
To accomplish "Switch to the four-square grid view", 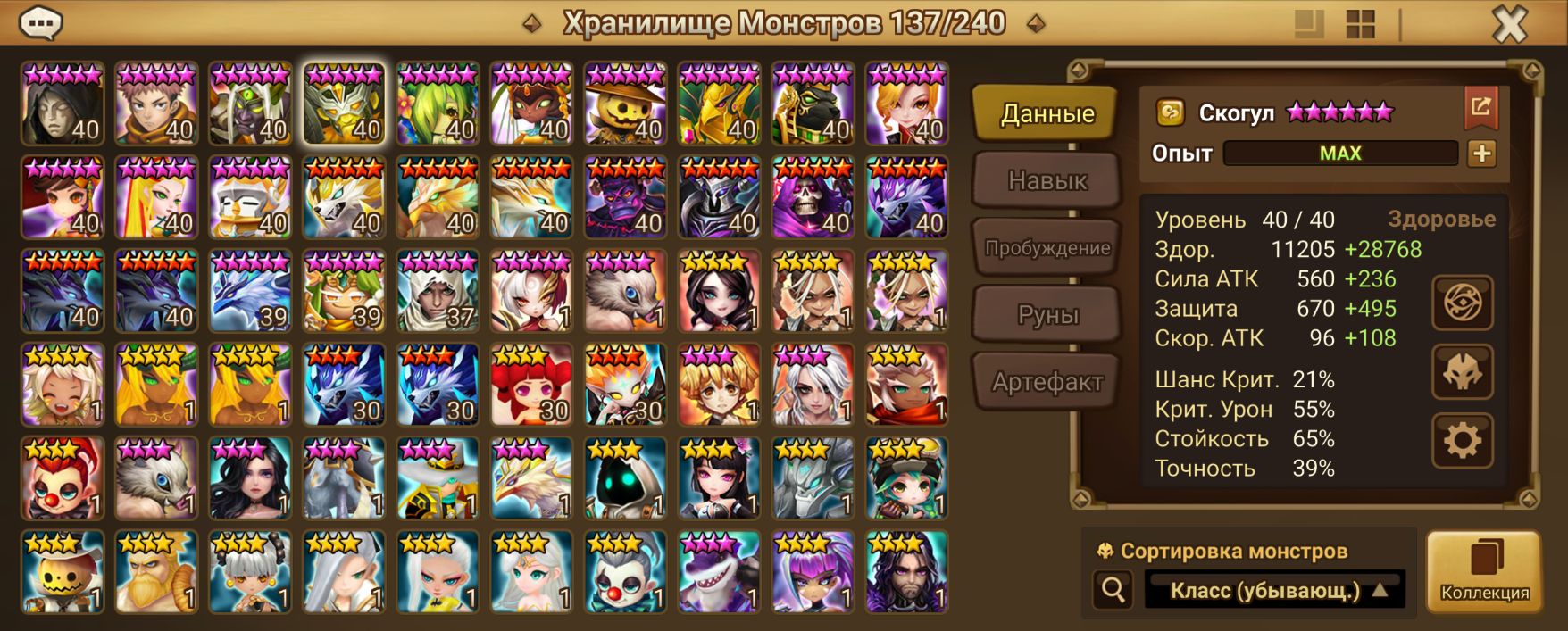I will click(x=1360, y=25).
